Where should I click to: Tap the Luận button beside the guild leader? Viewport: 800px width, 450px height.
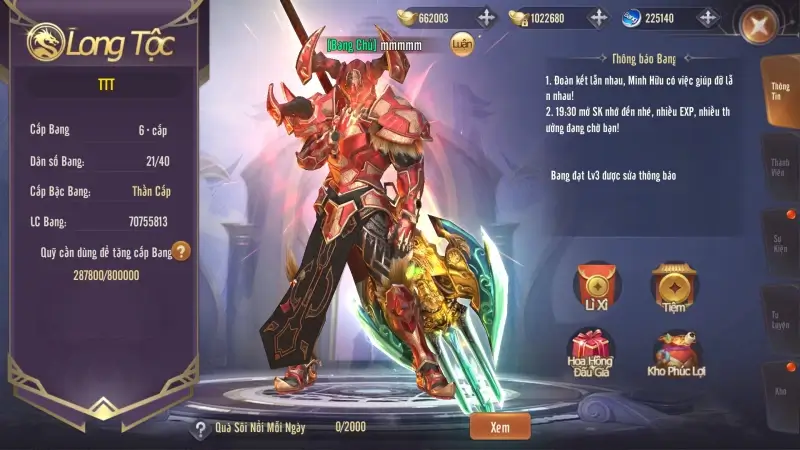tap(461, 44)
